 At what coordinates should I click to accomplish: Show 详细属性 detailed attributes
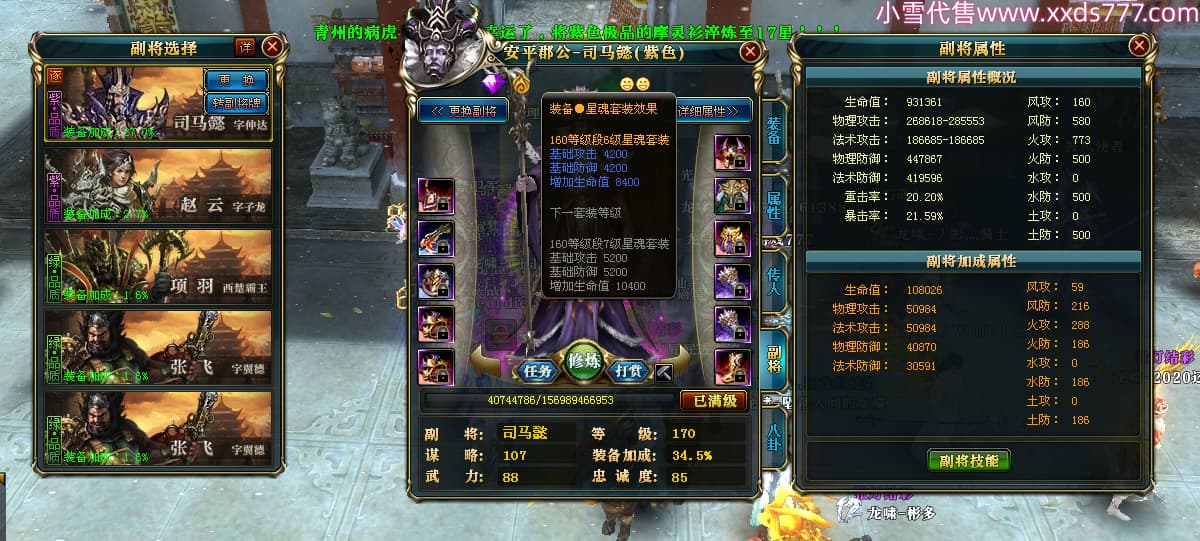(713, 110)
